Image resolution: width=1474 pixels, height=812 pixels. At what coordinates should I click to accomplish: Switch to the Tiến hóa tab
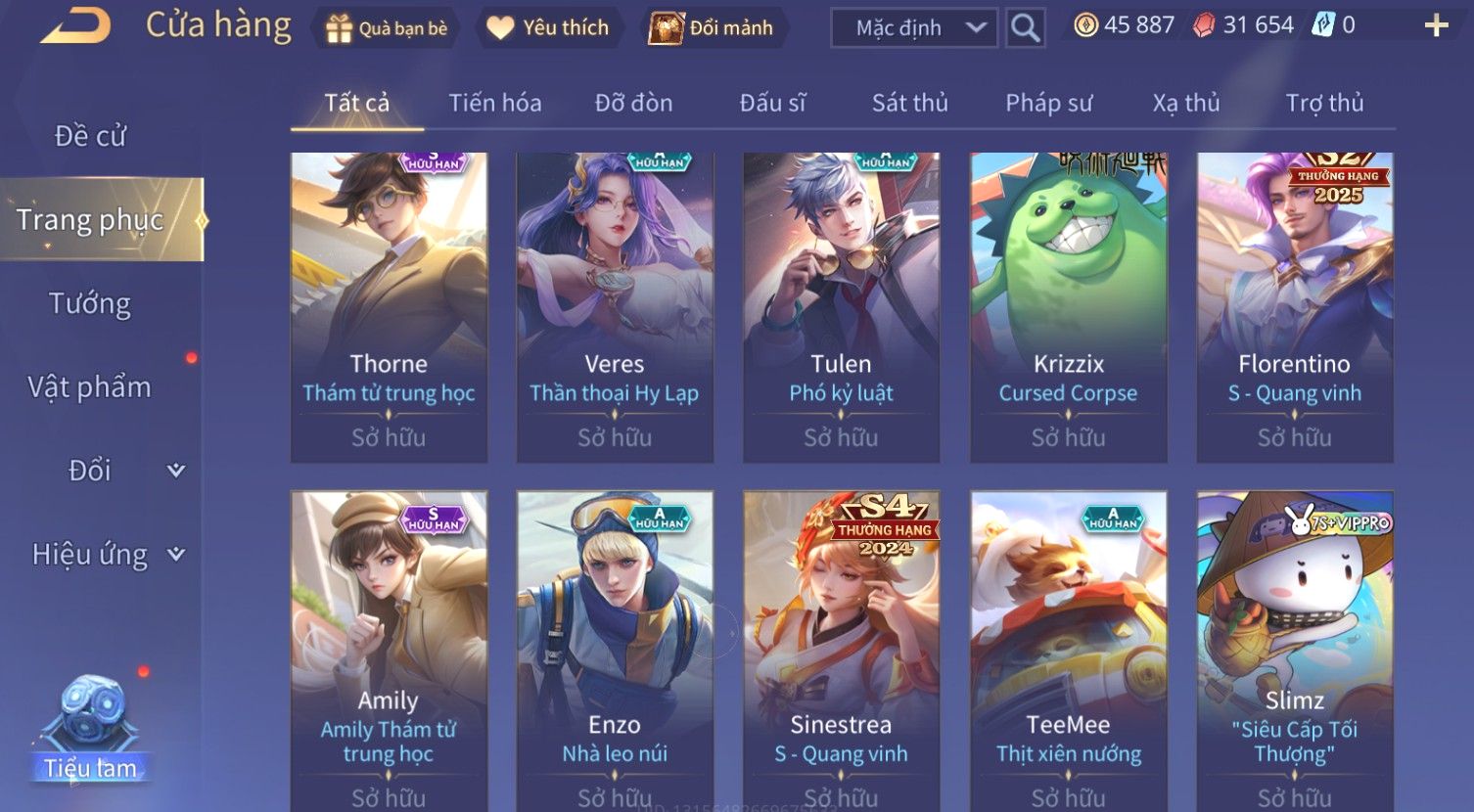click(x=494, y=103)
